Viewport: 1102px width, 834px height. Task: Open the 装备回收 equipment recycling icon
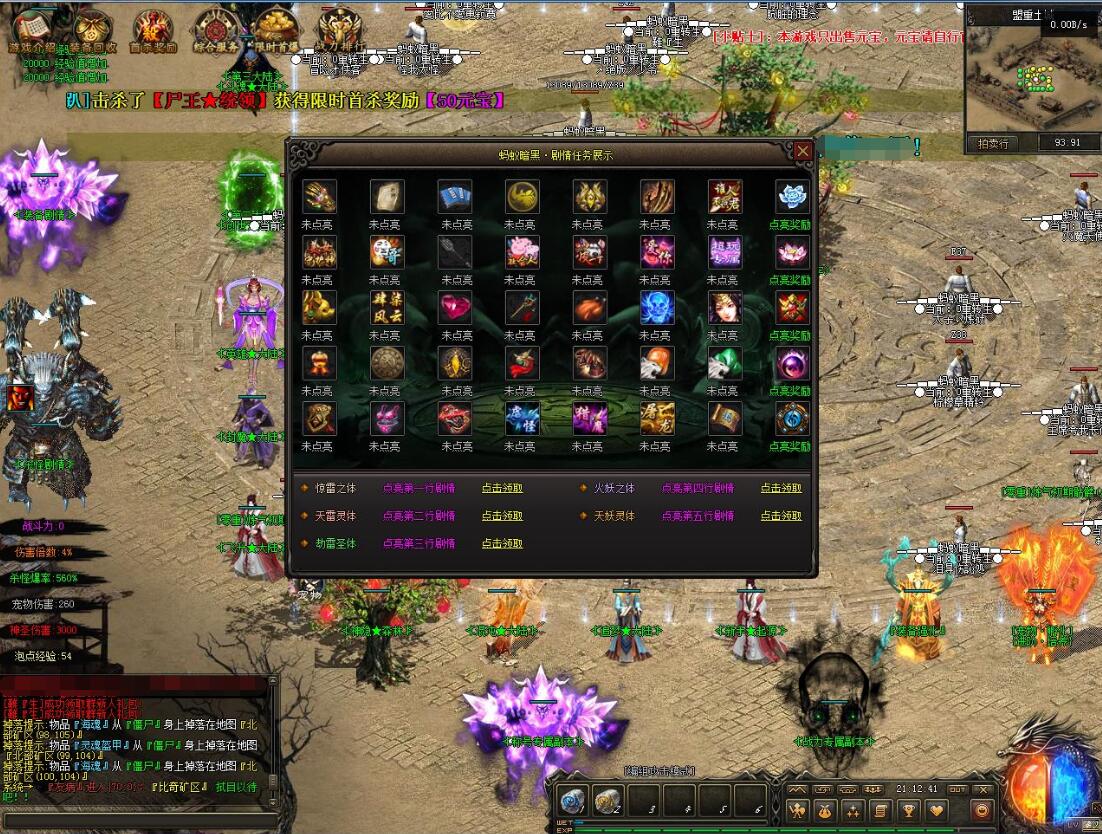pos(93,28)
